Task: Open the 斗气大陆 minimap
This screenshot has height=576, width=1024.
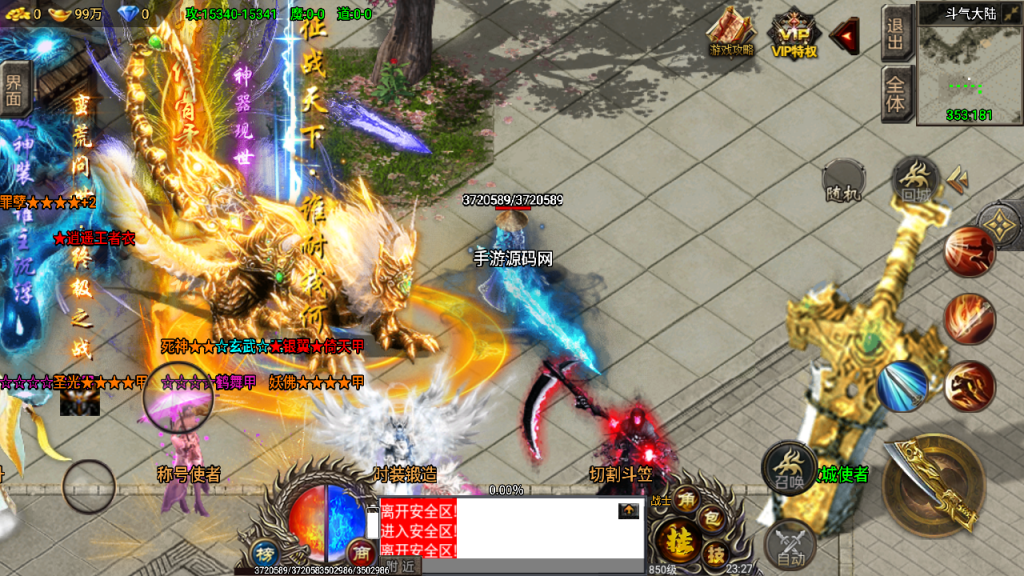Action: tap(969, 66)
